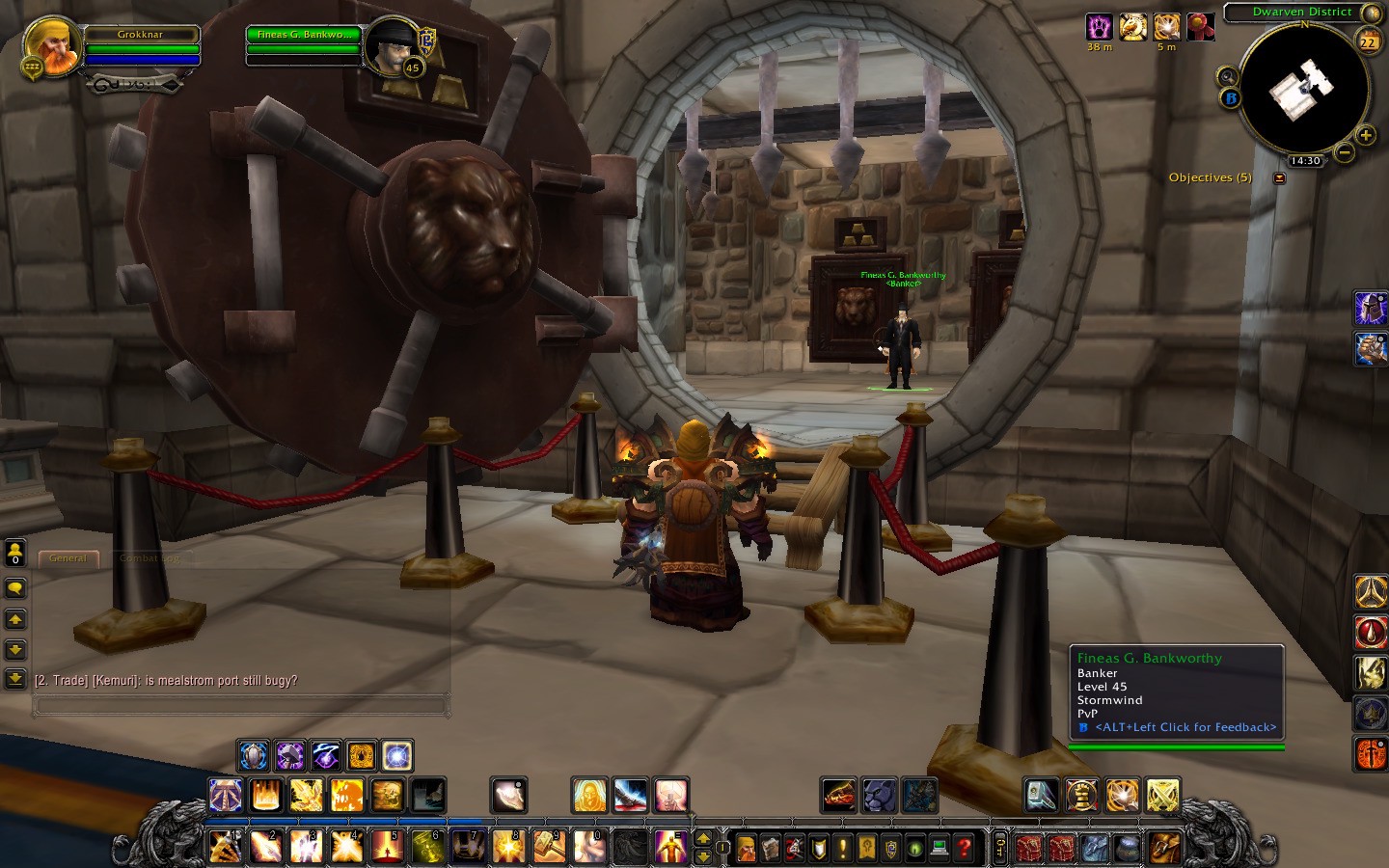Image resolution: width=1389 pixels, height=868 pixels.
Task: Open the chat speech bubble button
Action: [x=15, y=588]
